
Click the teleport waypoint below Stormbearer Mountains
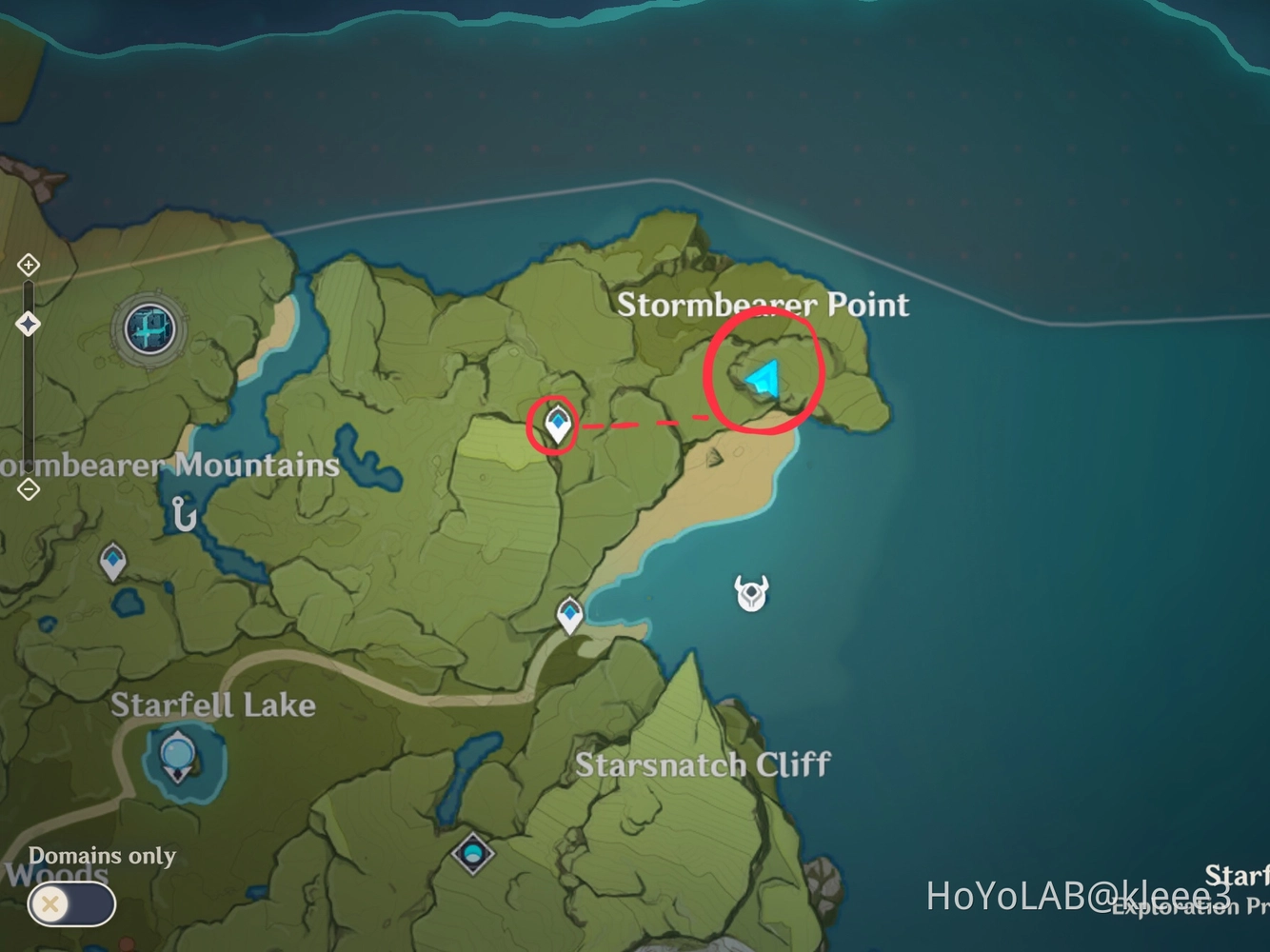tap(113, 558)
